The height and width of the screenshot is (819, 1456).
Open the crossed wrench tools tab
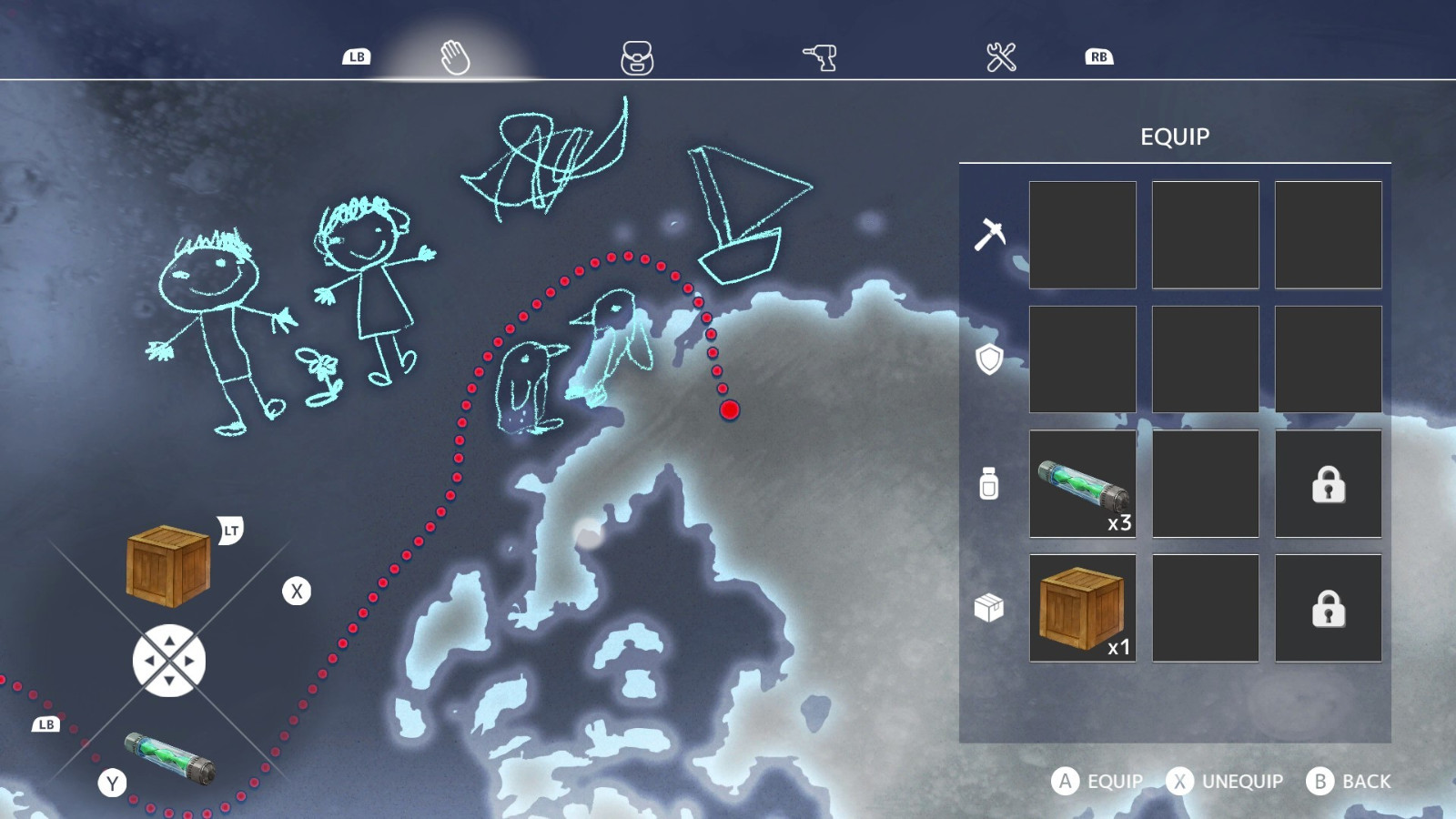pos(1002,56)
